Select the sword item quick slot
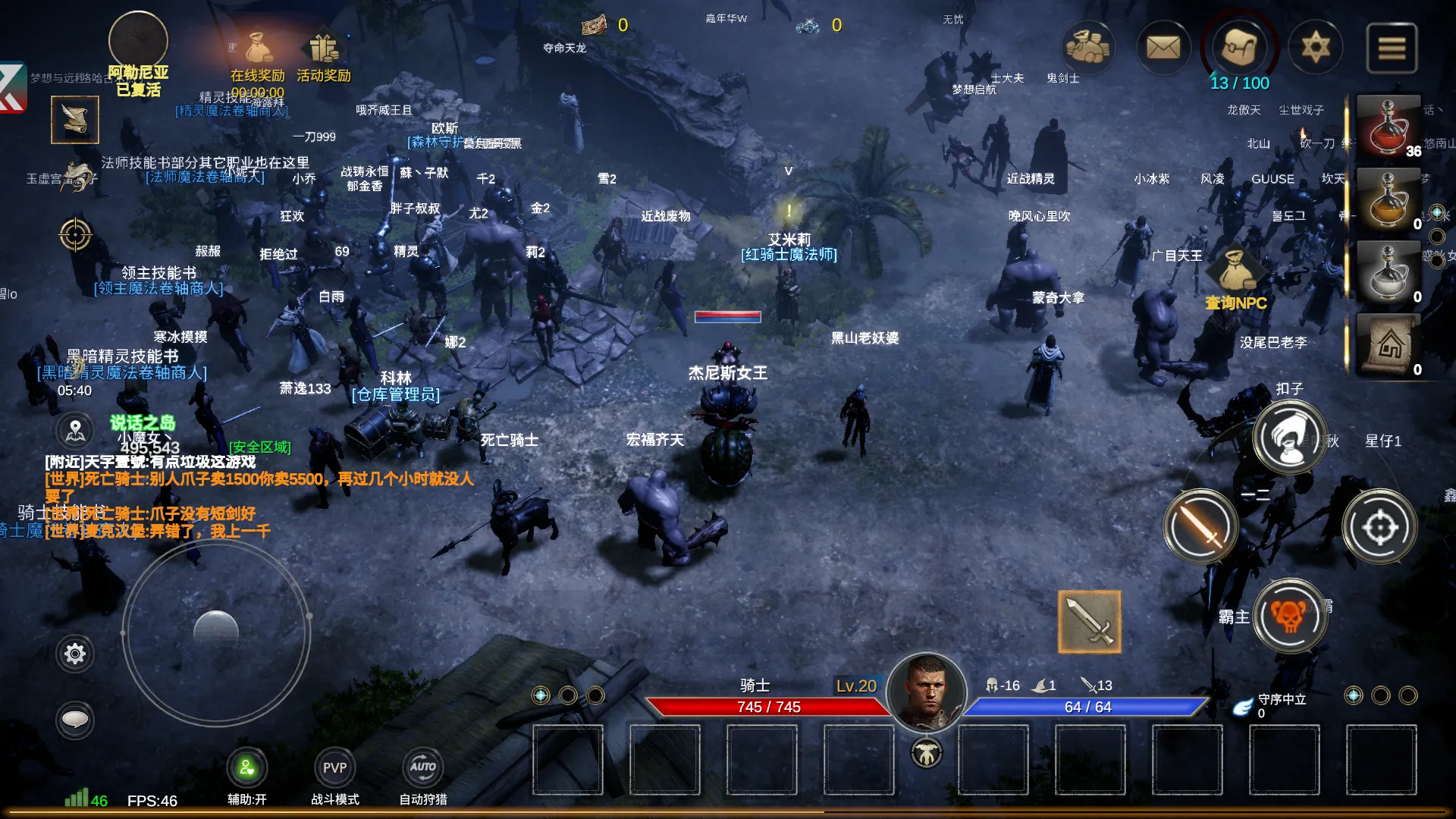Viewport: 1456px width, 819px height. click(x=1089, y=621)
